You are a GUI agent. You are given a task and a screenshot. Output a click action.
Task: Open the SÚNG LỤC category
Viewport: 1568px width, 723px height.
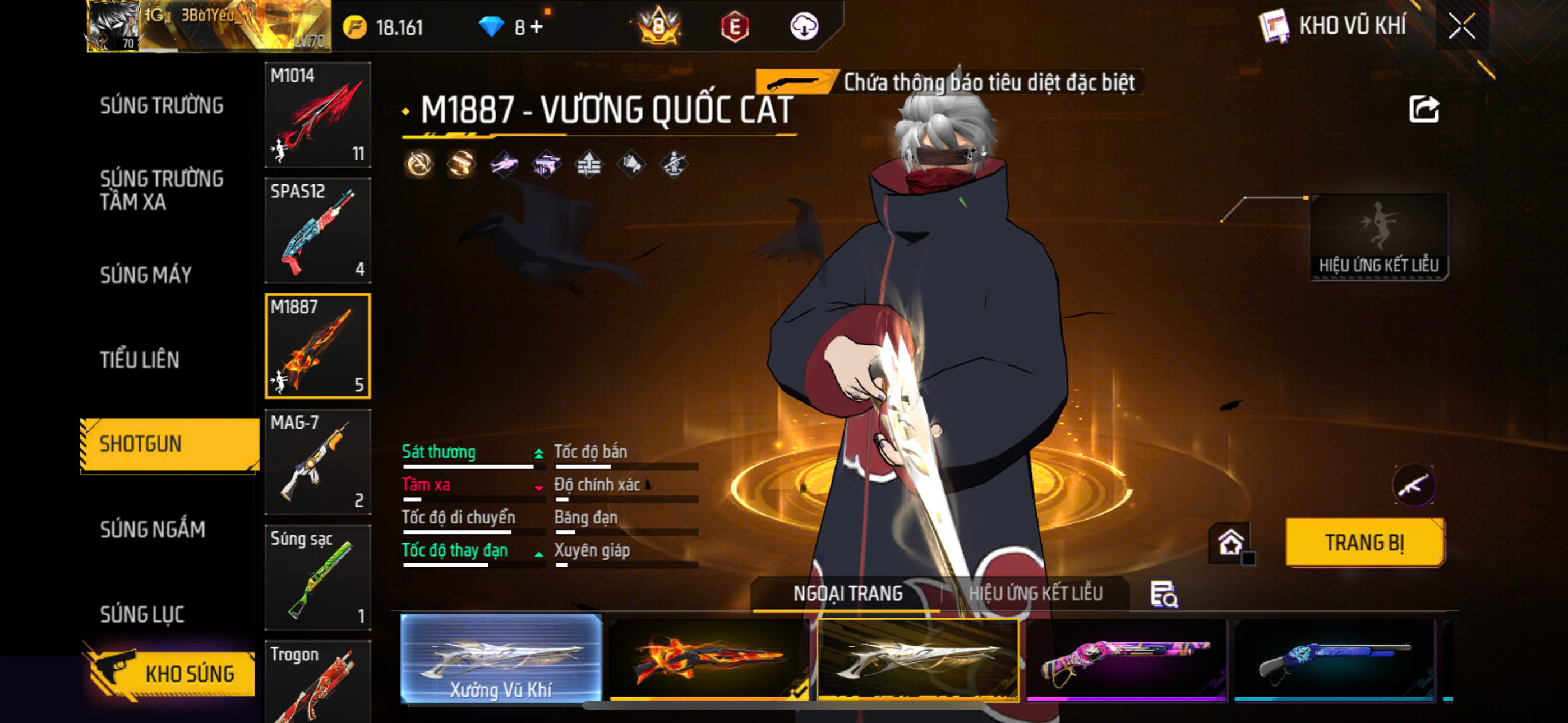coord(142,614)
